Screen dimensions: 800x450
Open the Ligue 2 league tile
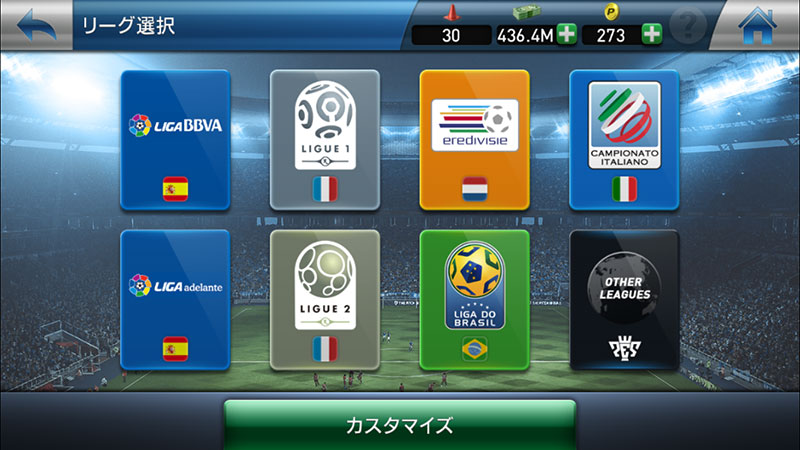[325, 300]
